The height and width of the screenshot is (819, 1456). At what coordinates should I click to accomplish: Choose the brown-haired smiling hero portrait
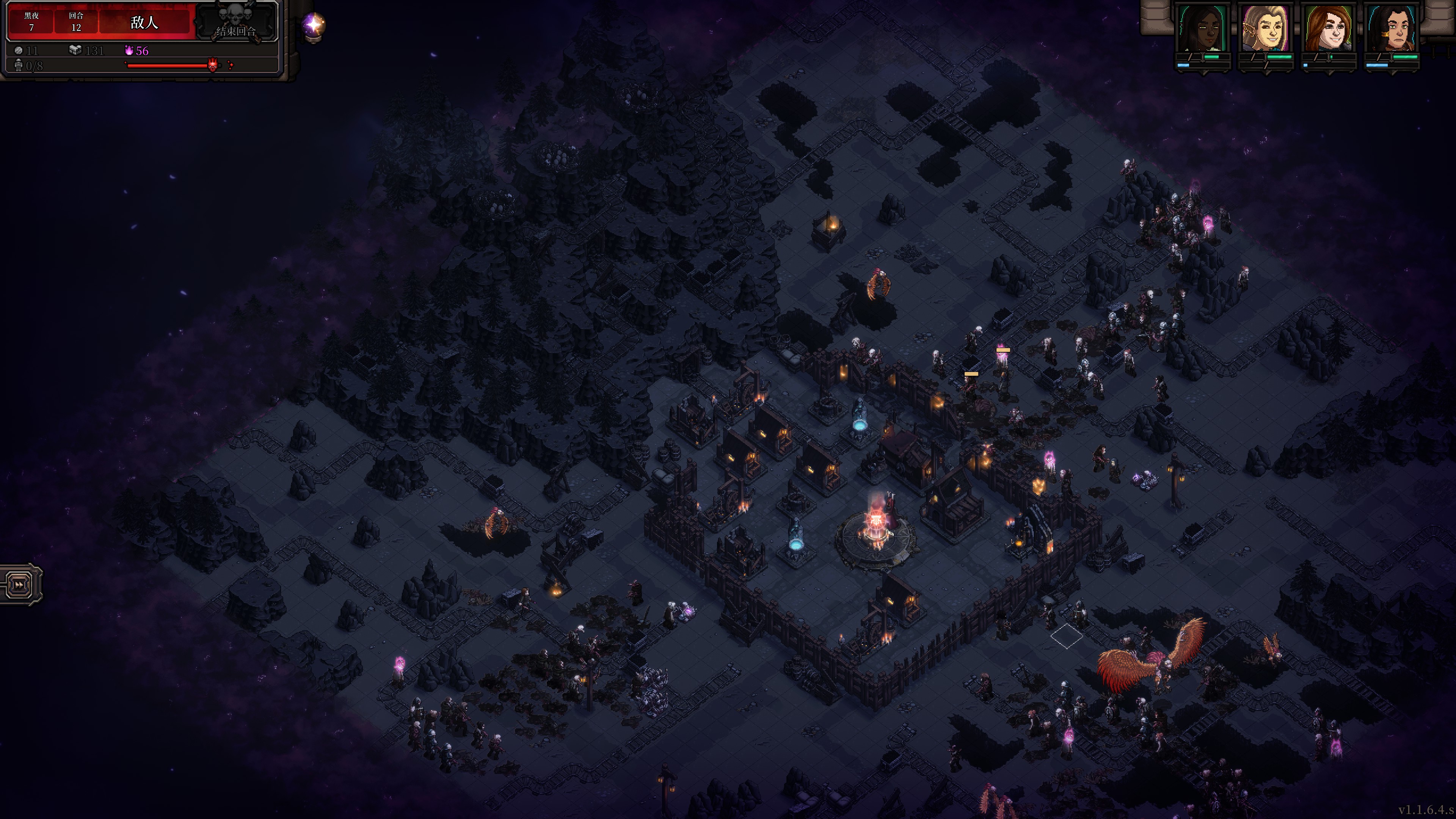pos(1328,28)
